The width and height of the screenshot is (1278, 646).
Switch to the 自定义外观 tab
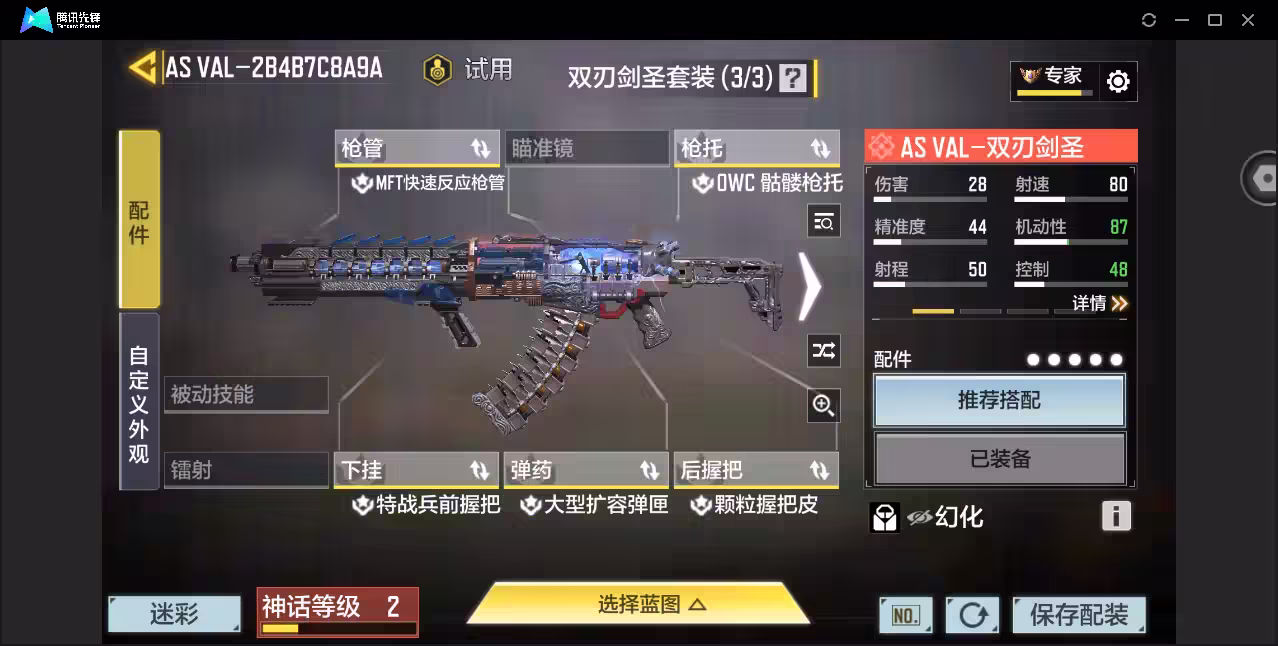(x=139, y=403)
